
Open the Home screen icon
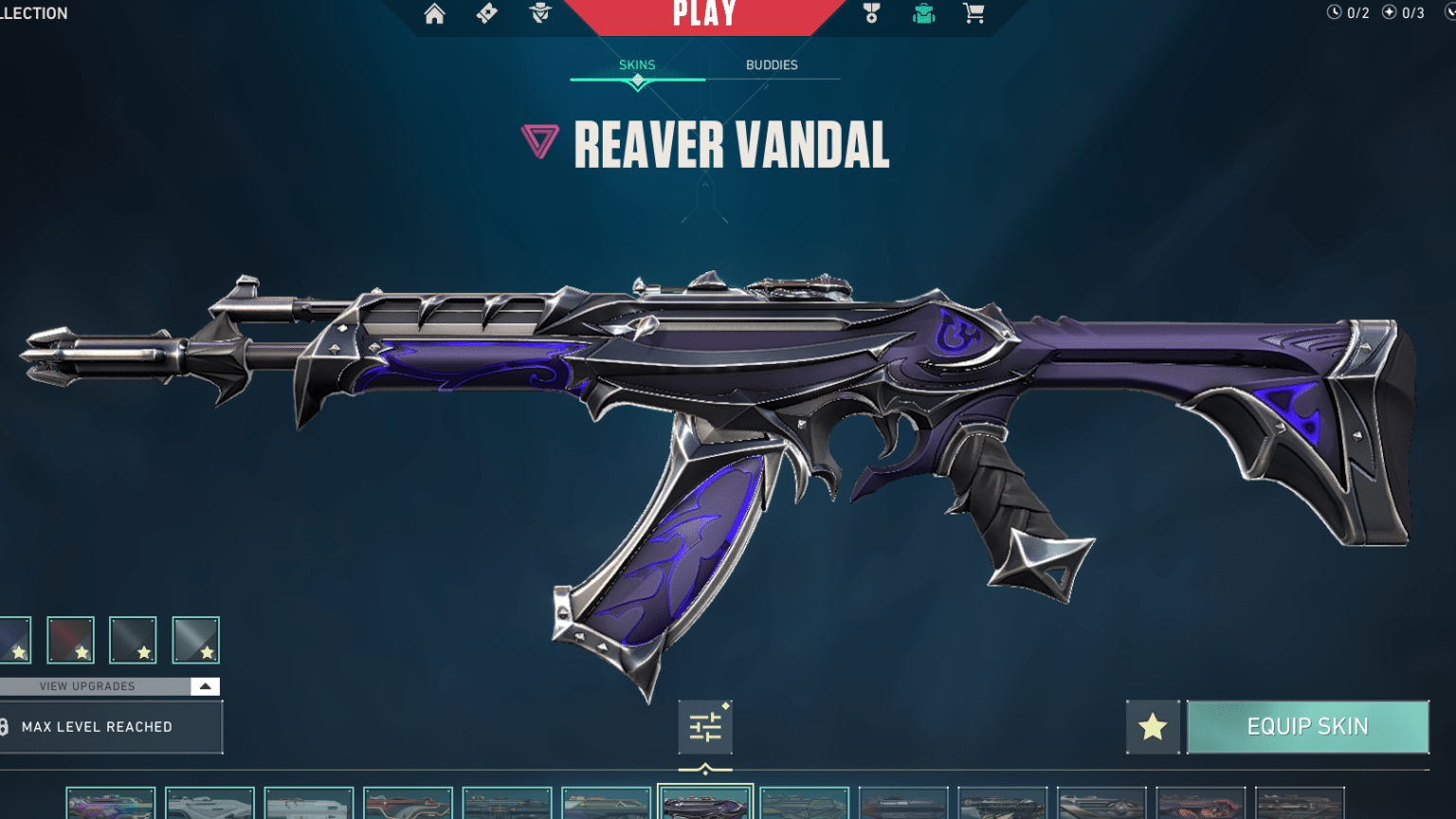tap(435, 15)
